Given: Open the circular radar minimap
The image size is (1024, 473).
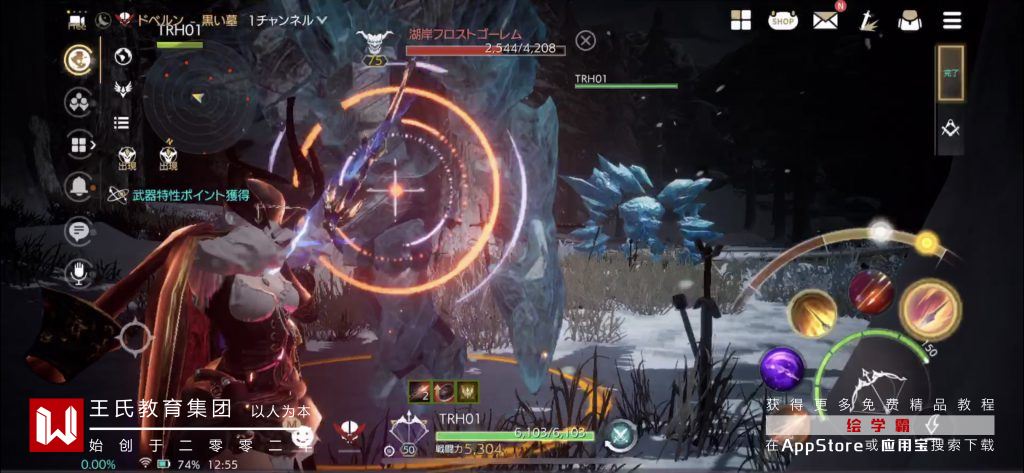Looking at the screenshot, I should tap(193, 96).
